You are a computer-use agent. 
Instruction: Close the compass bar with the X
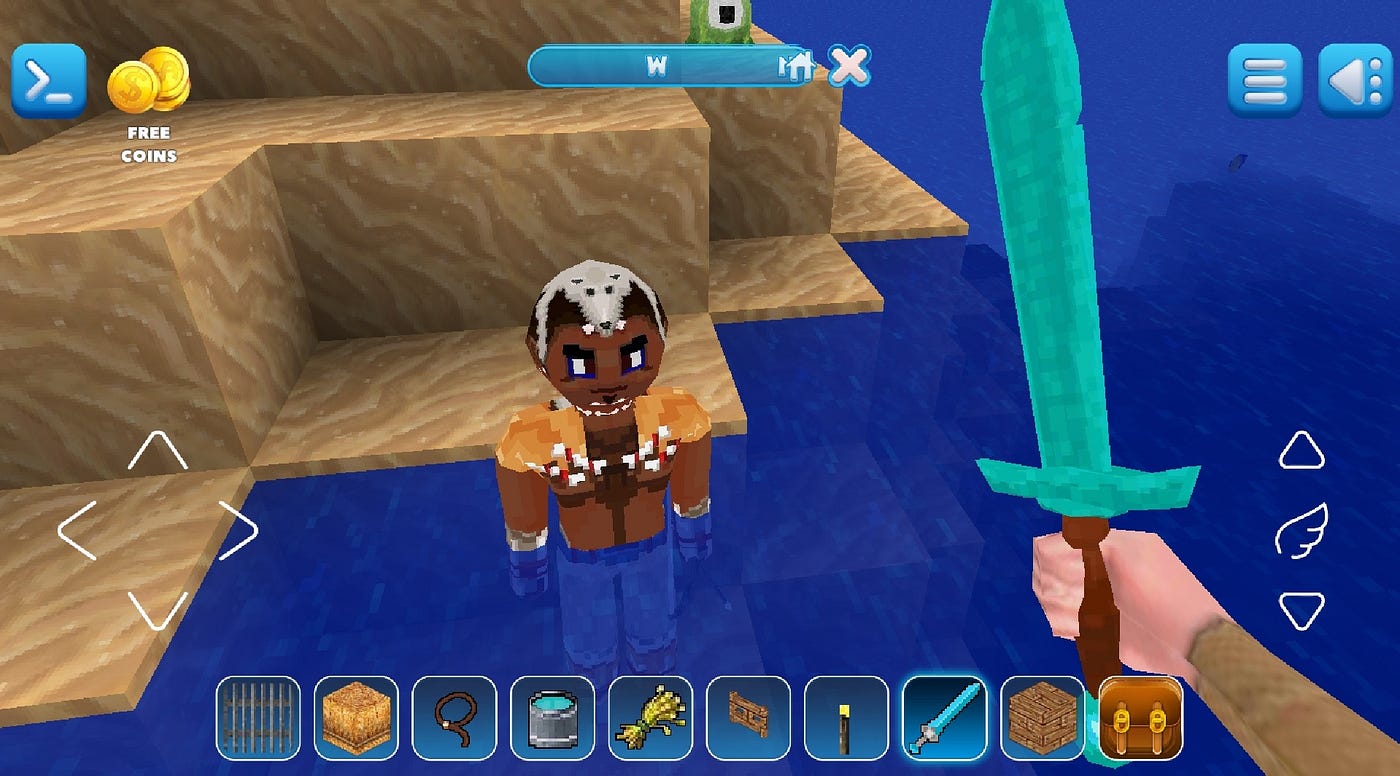[849, 66]
